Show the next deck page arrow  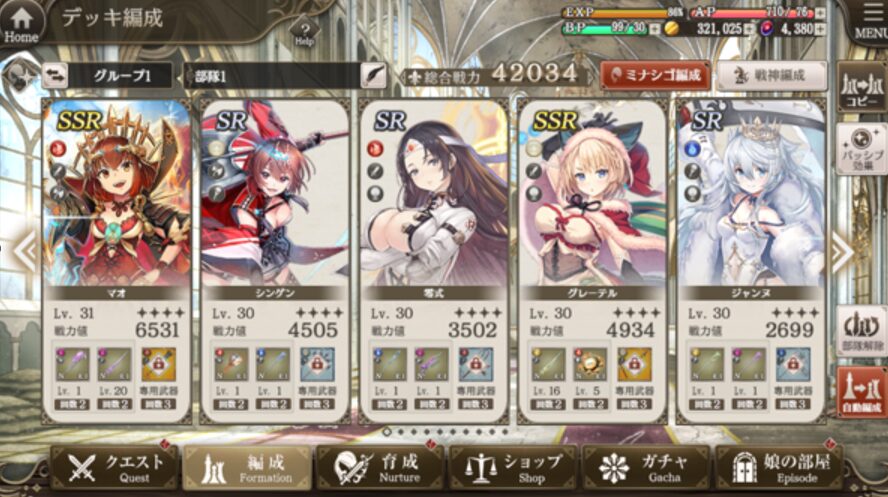pos(840,253)
